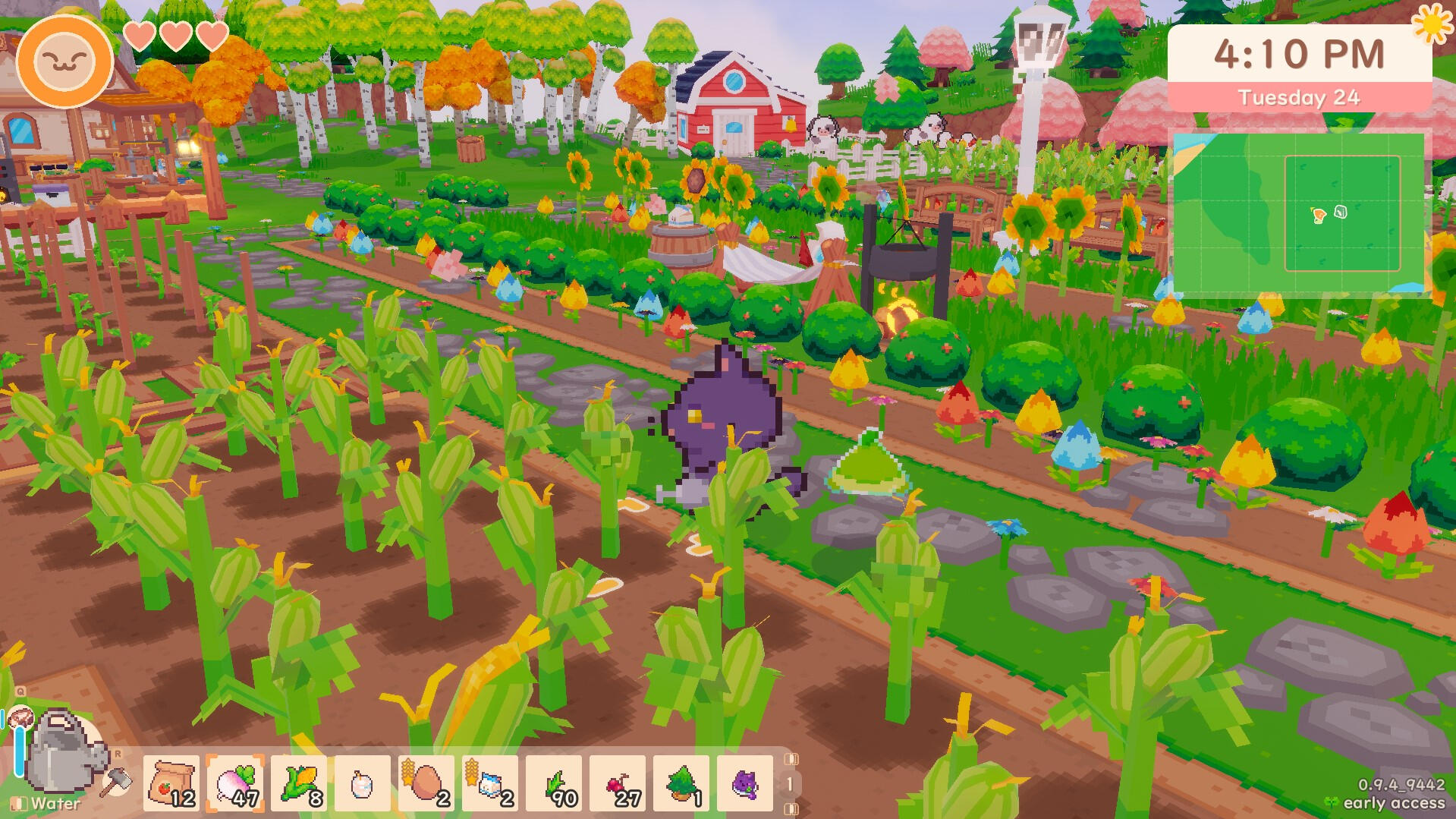Select the red cherries slot
The width and height of the screenshot is (1456, 819).
click(x=618, y=783)
